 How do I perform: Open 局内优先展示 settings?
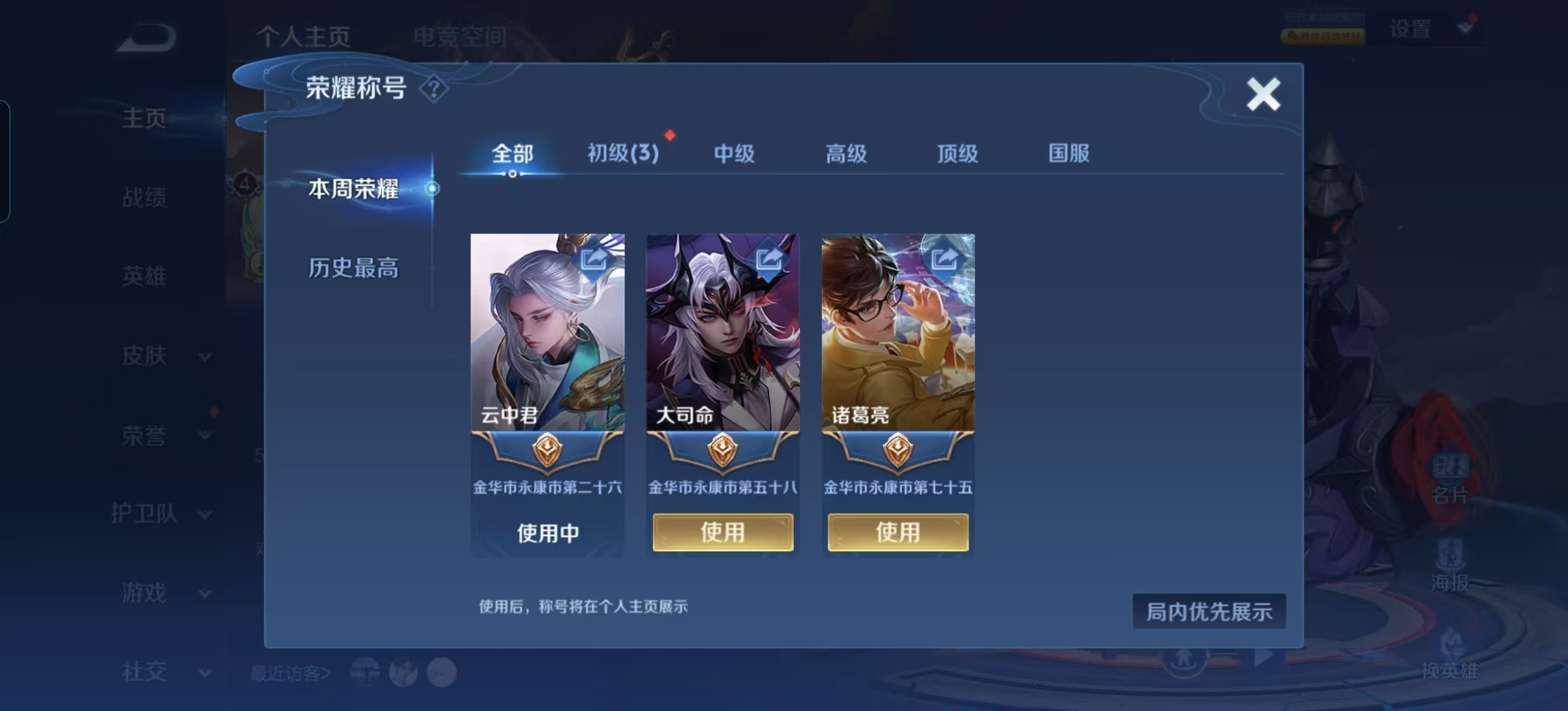(1209, 611)
